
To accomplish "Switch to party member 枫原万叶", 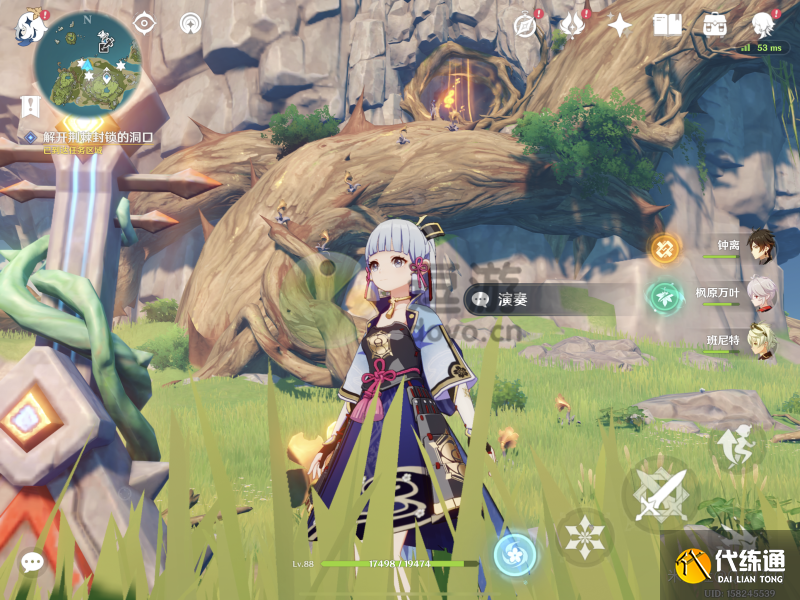I will [x=762, y=294].
